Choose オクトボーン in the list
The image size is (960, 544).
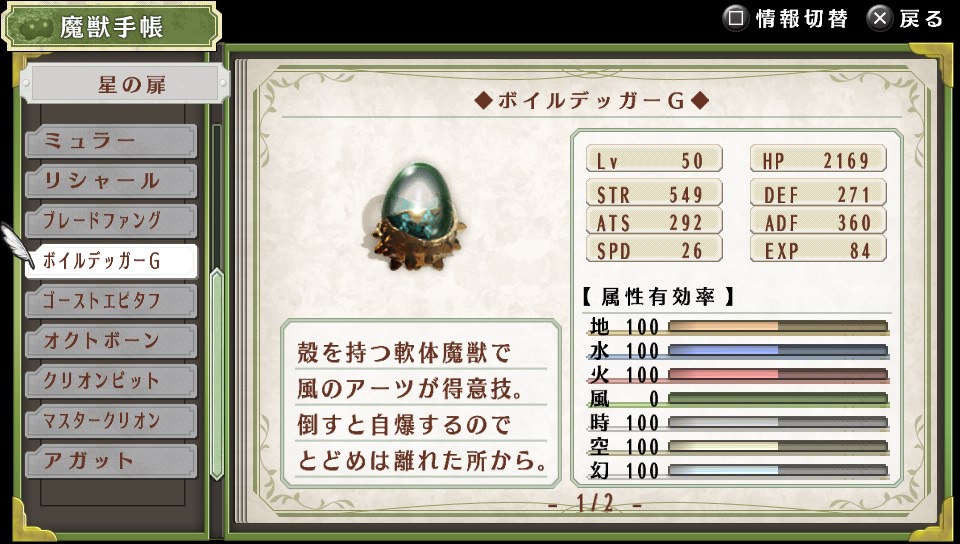click(110, 341)
